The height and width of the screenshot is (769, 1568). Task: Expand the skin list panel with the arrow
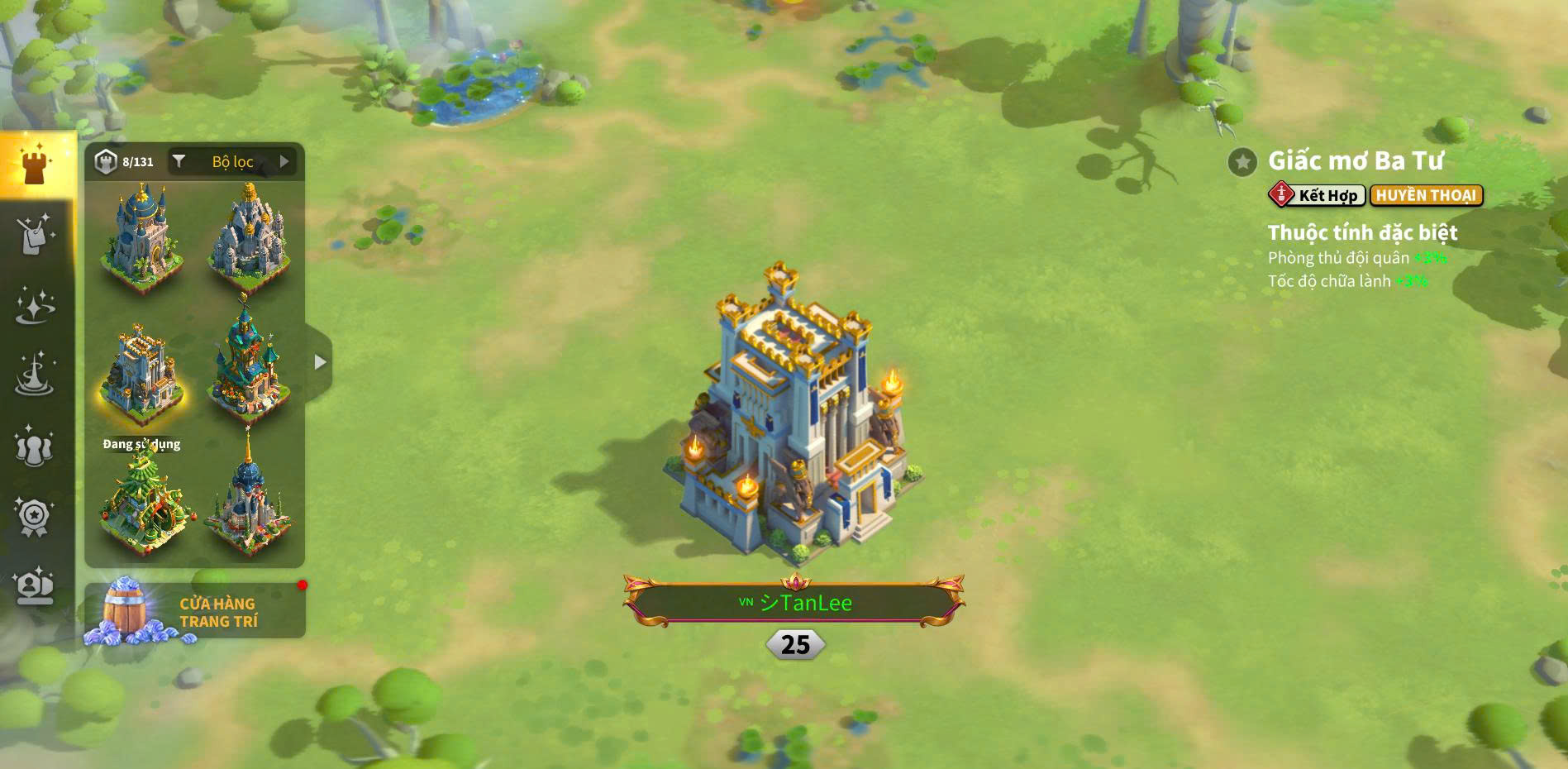[x=319, y=362]
